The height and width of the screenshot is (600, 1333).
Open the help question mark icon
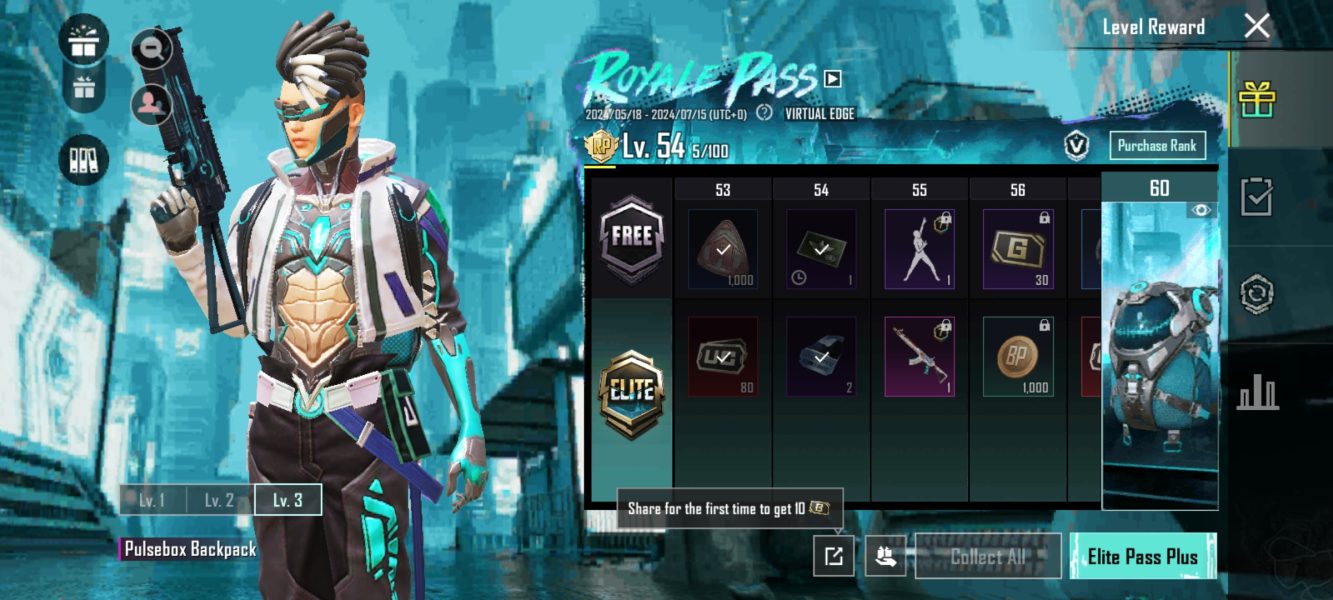(x=765, y=113)
